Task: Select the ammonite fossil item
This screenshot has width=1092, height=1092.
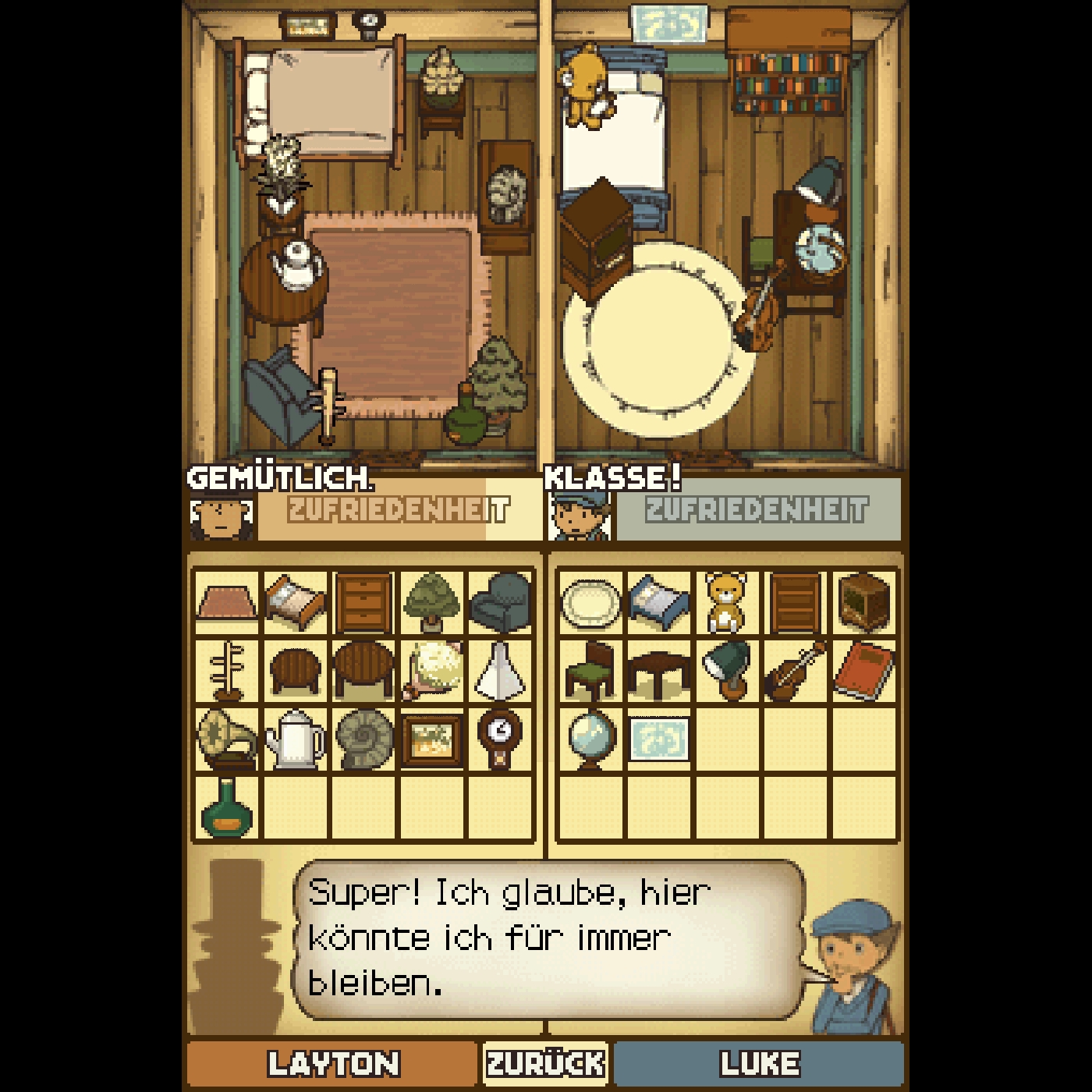Action: pos(363,739)
